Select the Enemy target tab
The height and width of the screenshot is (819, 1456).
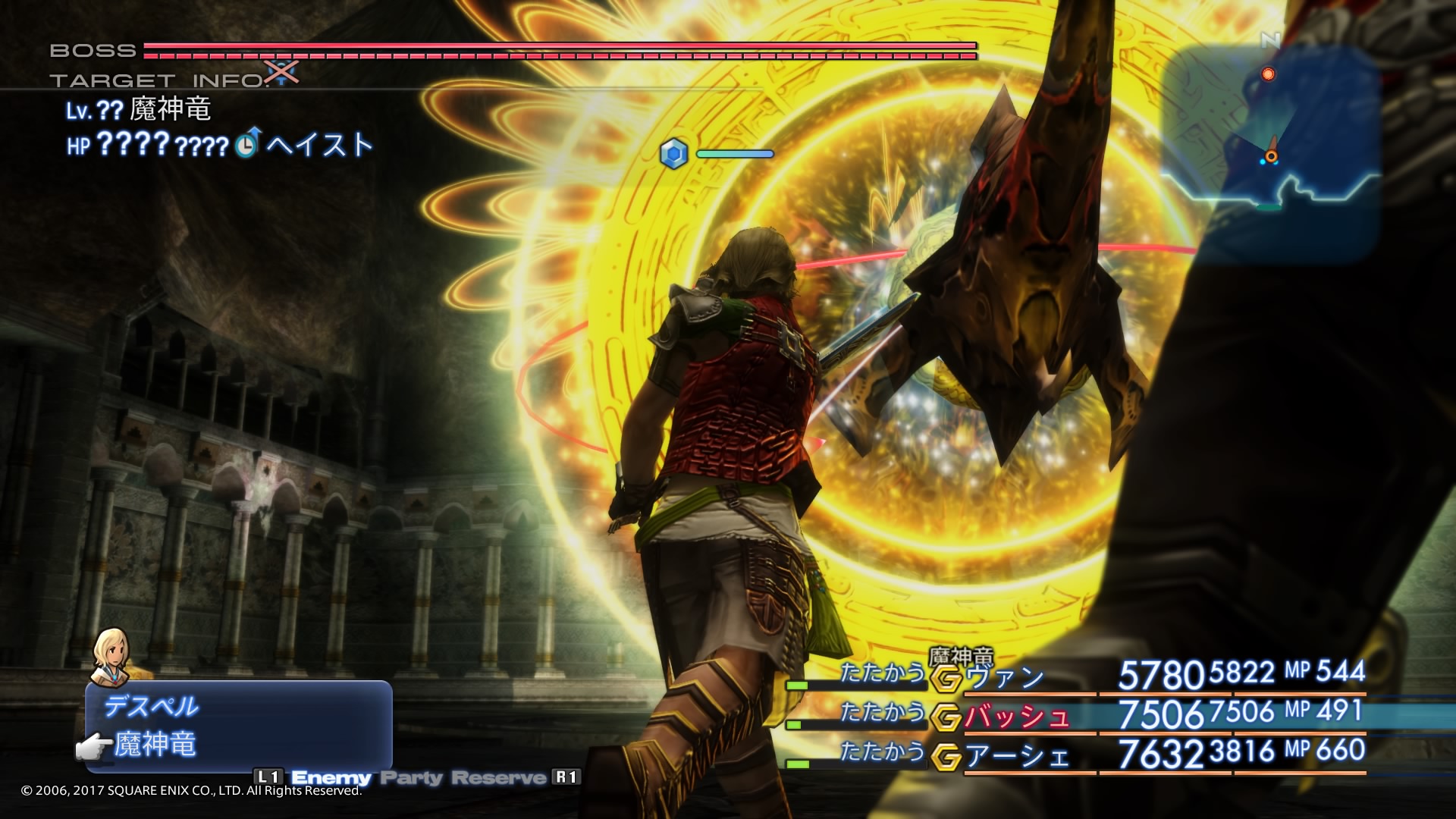click(331, 777)
